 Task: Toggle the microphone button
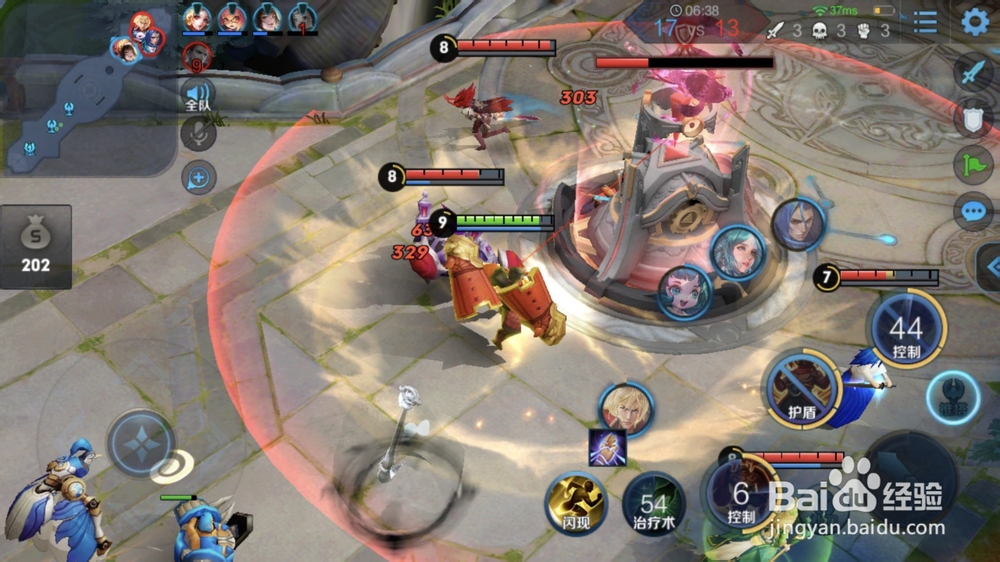coord(198,134)
